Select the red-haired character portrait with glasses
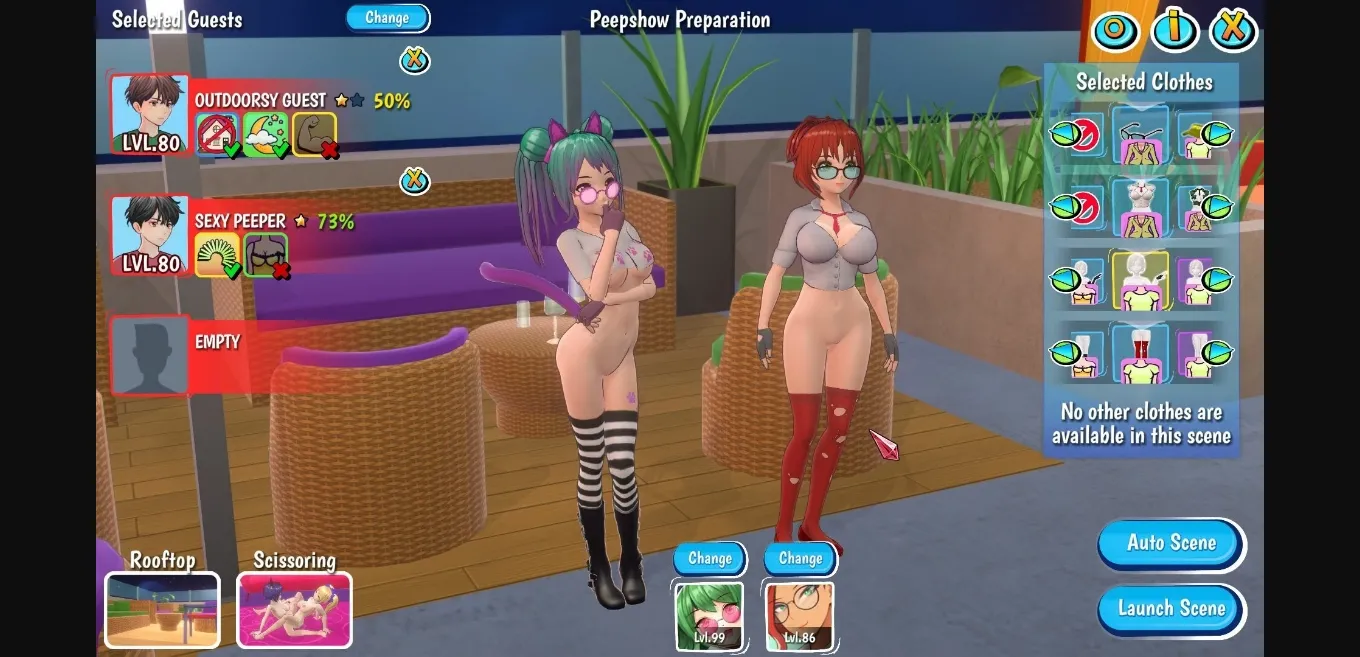Screen dimensions: 1360x657 tap(800, 616)
